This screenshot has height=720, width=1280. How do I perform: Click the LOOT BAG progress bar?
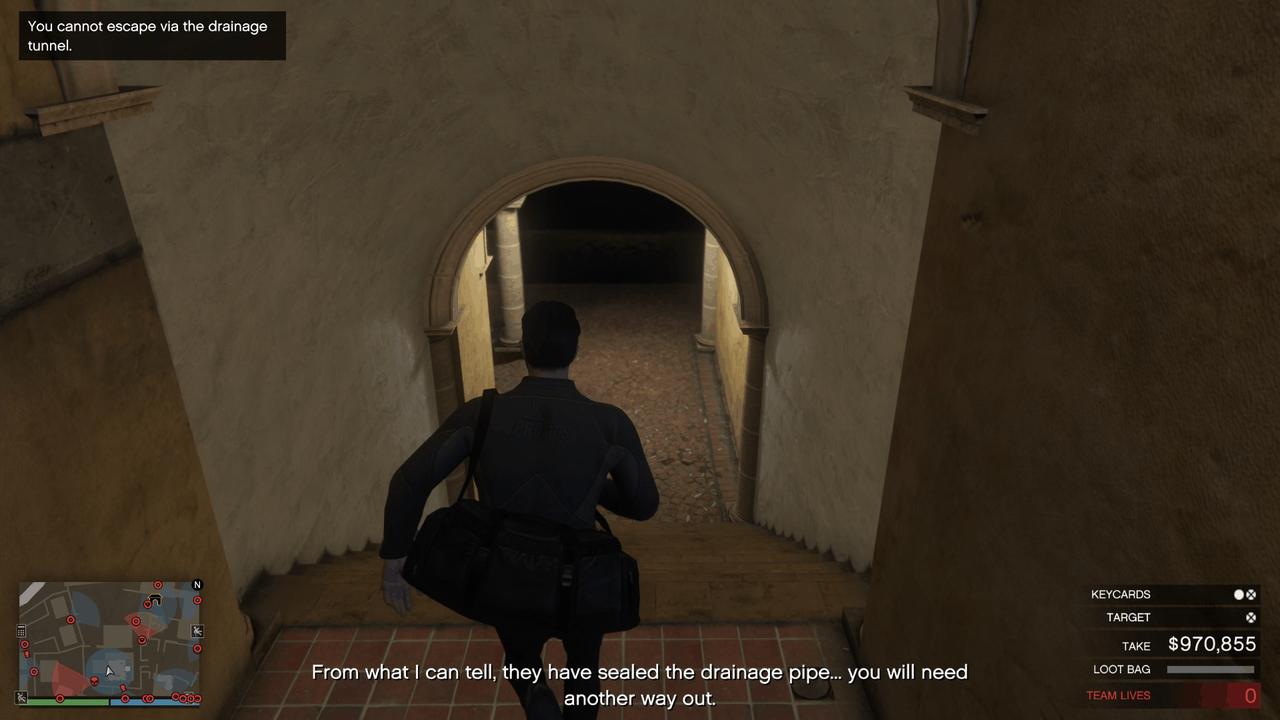(x=1209, y=668)
